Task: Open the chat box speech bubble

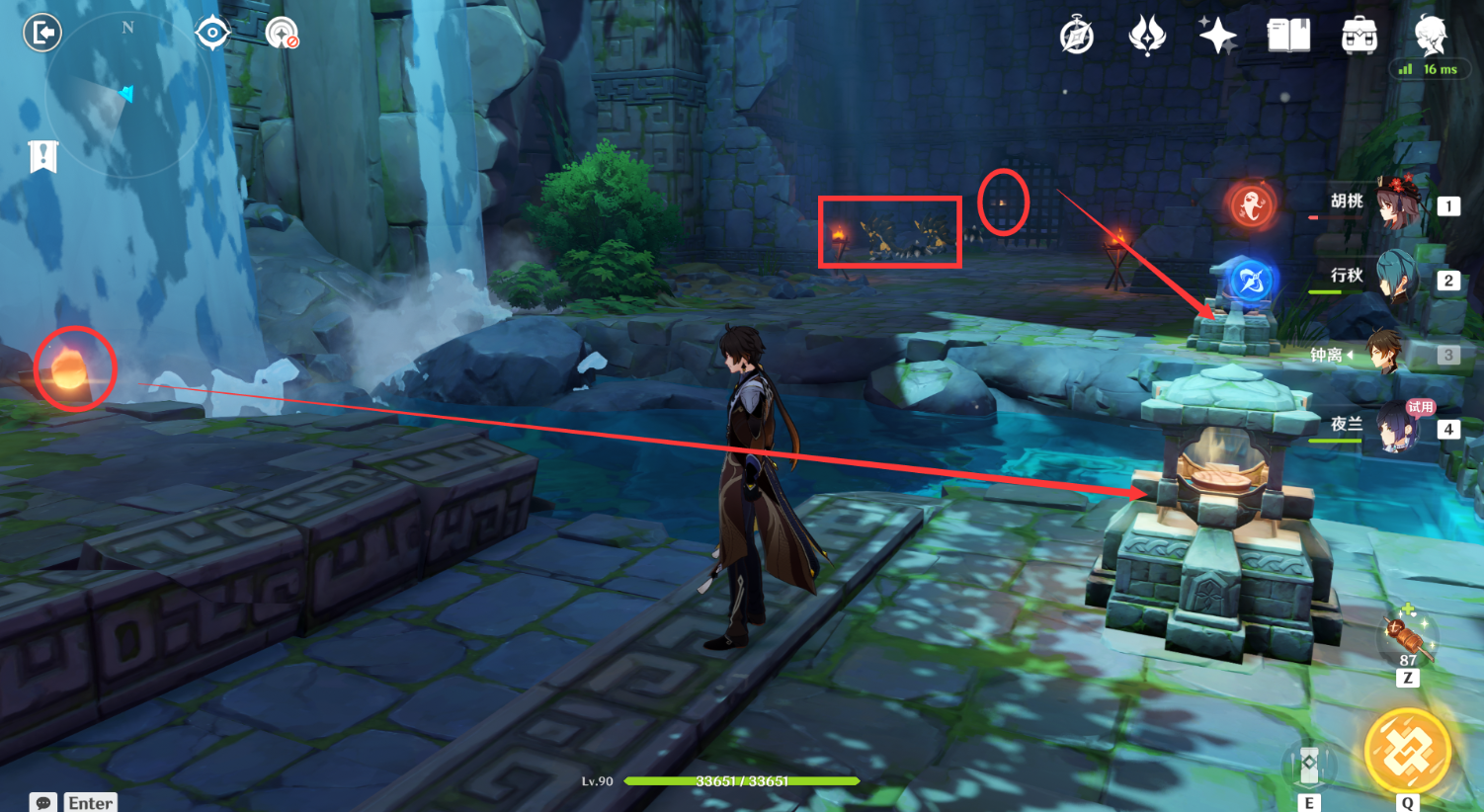Action: pyautogui.click(x=43, y=802)
